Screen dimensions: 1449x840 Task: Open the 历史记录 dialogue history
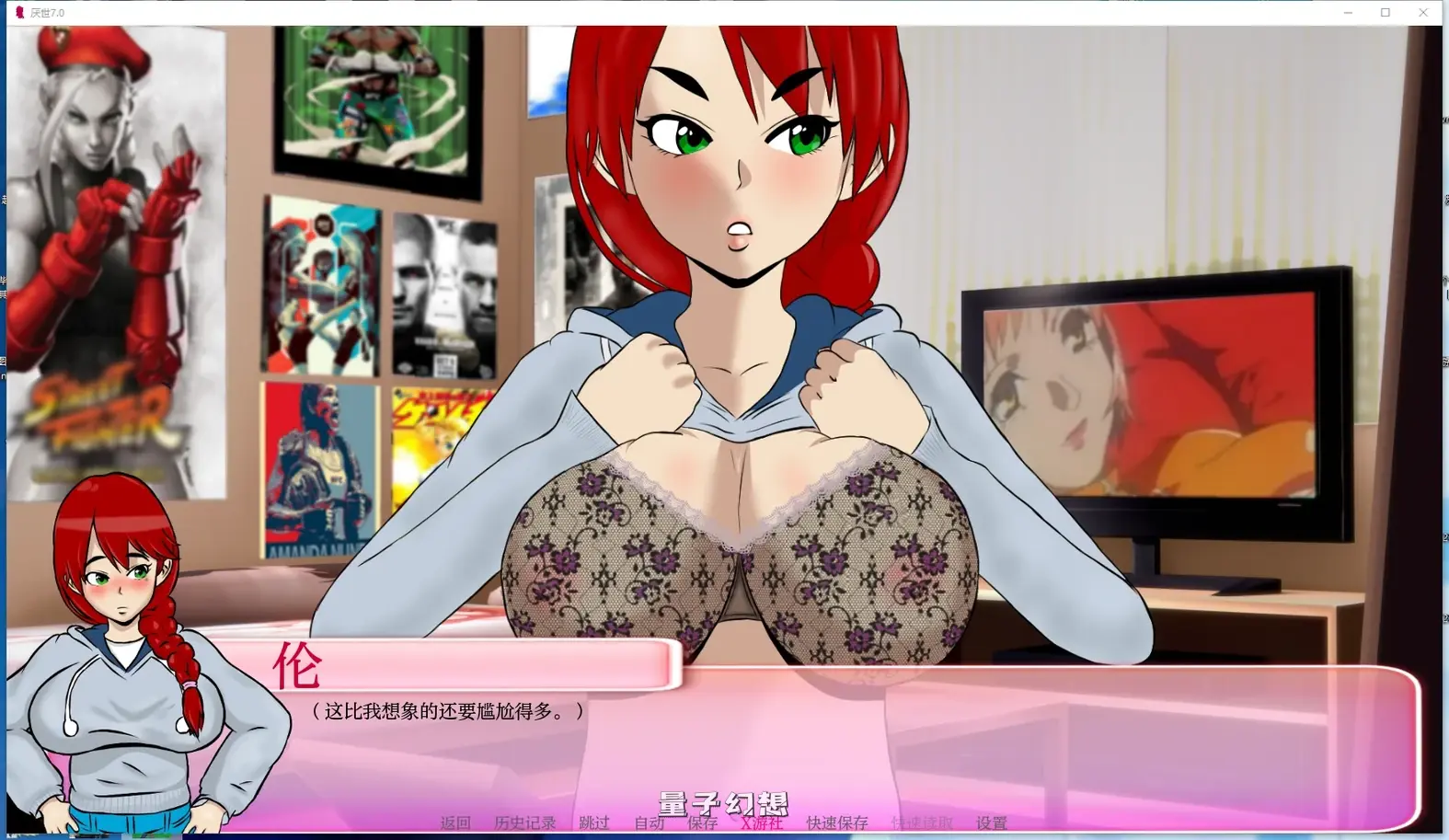(x=524, y=823)
